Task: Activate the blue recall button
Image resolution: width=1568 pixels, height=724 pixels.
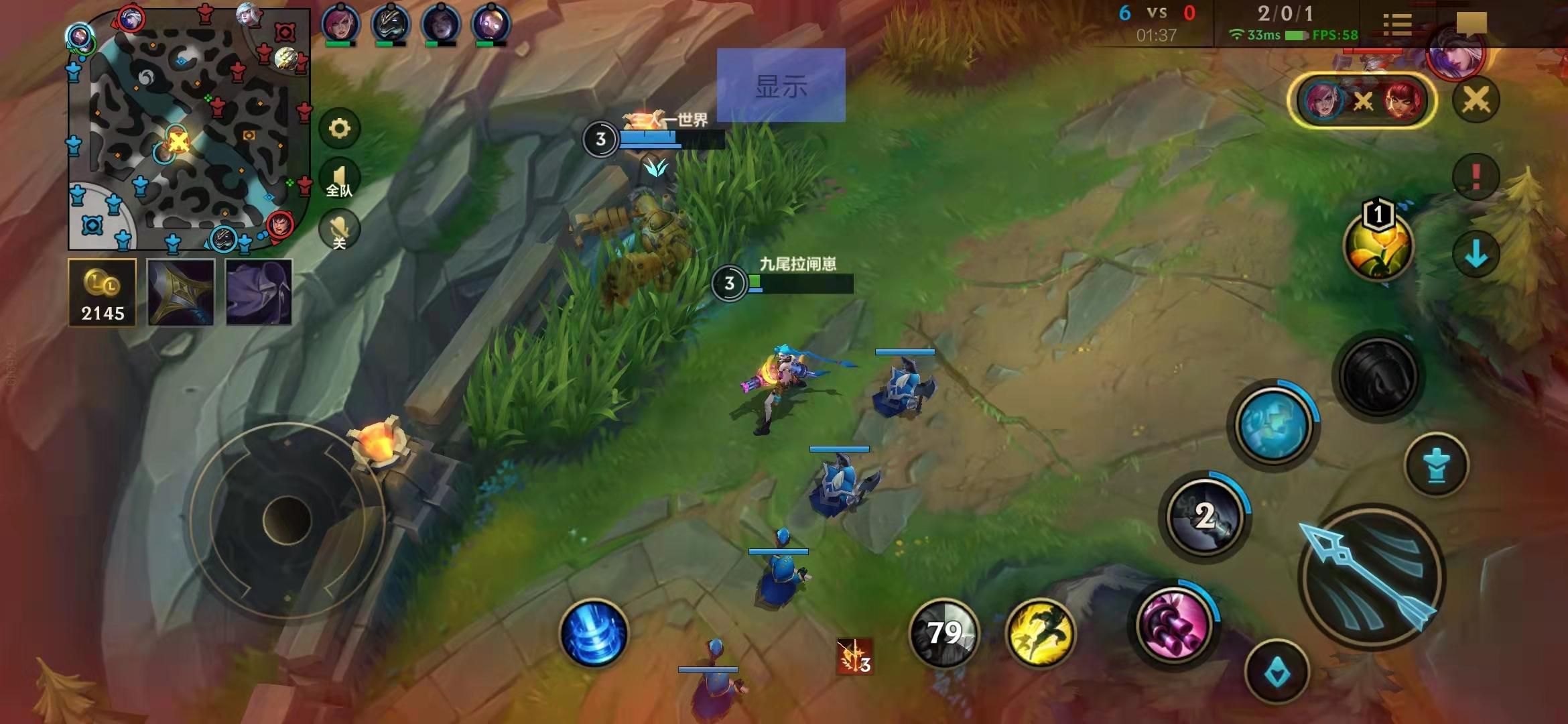Action: tap(593, 633)
